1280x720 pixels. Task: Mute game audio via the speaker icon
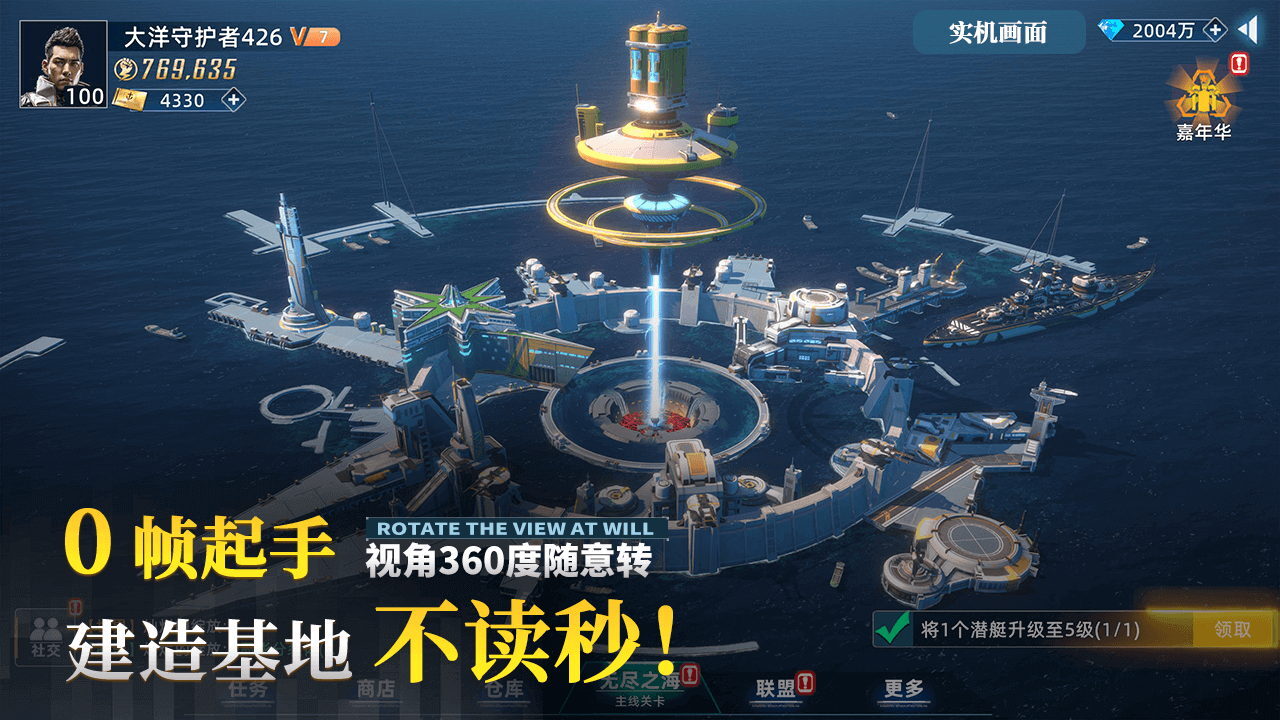point(1247,31)
